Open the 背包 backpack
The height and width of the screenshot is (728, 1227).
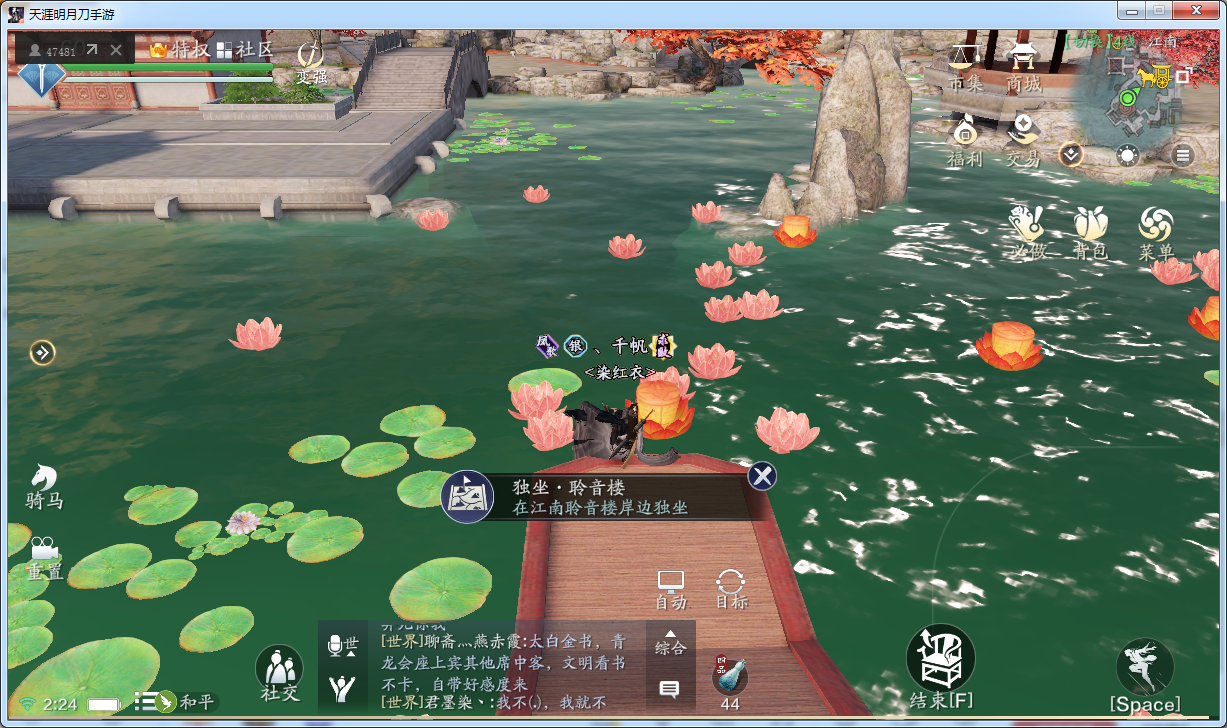[1090, 232]
